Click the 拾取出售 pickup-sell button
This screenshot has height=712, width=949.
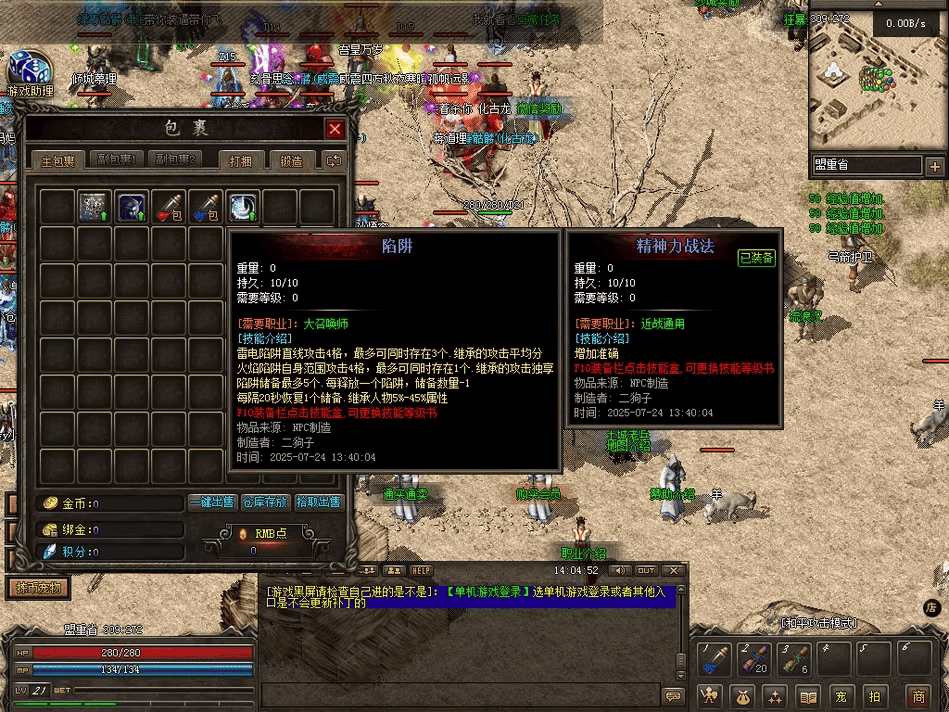pos(318,502)
